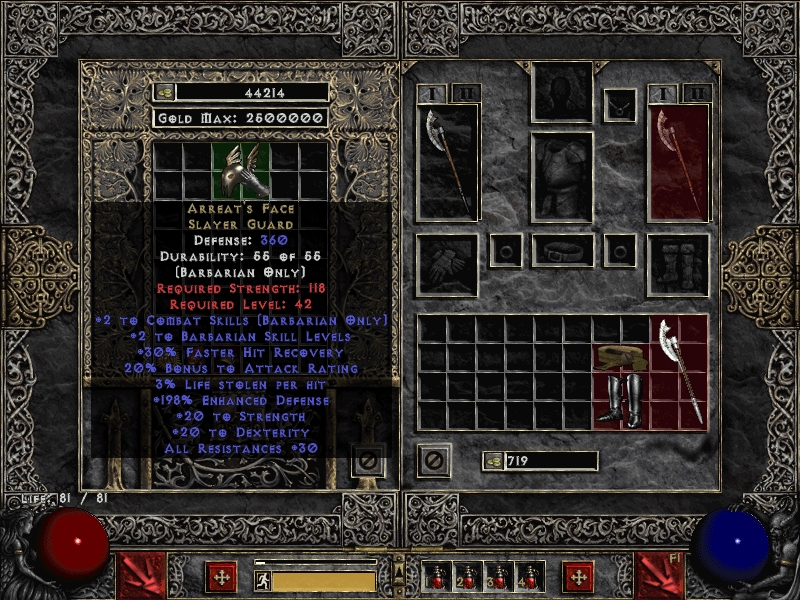Select the equipped axe in the left weapon slot

pos(447,162)
